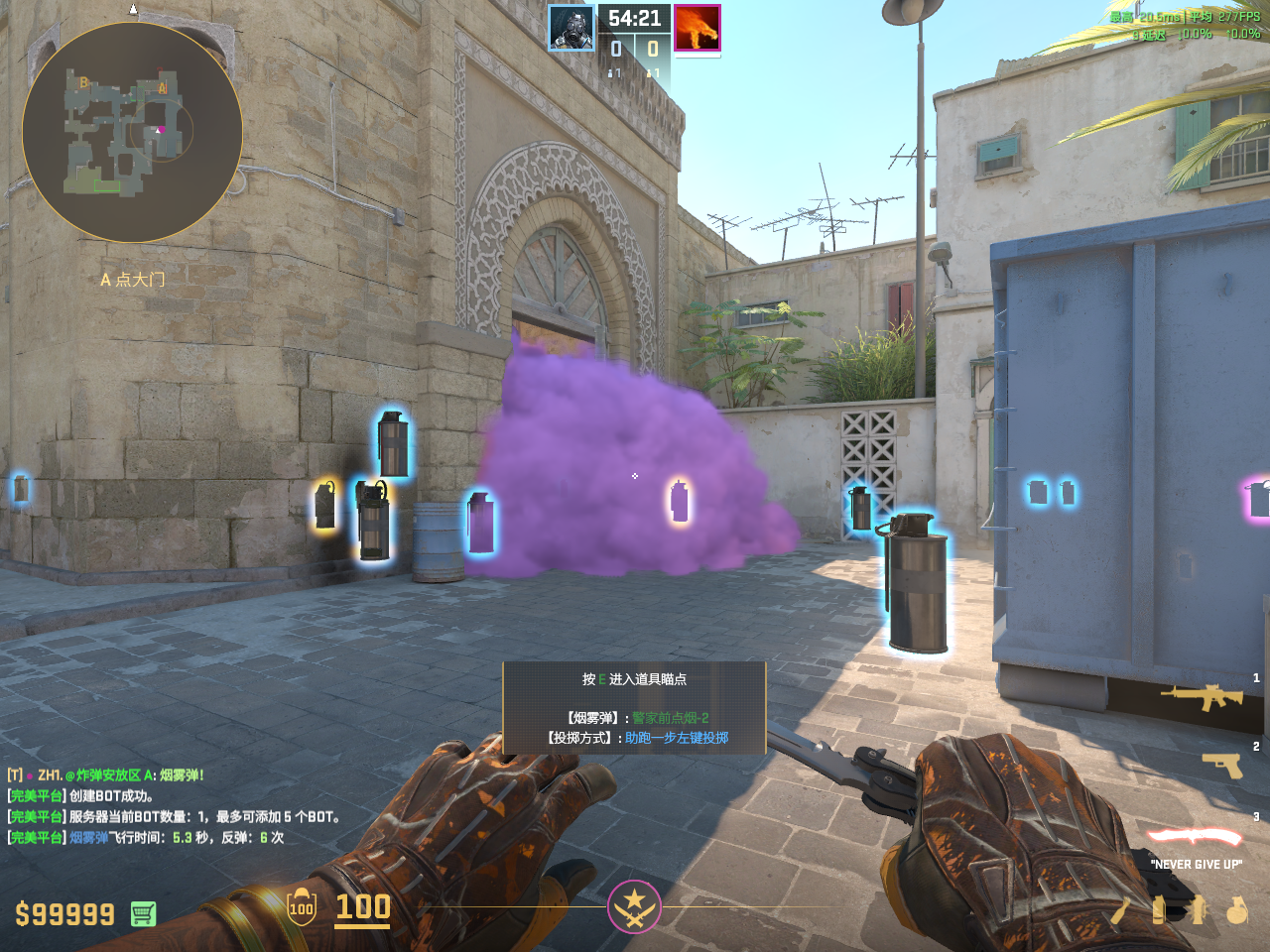Pick the smoke grenade icon
Image resolution: width=1270 pixels, height=952 pixels.
1158,909
